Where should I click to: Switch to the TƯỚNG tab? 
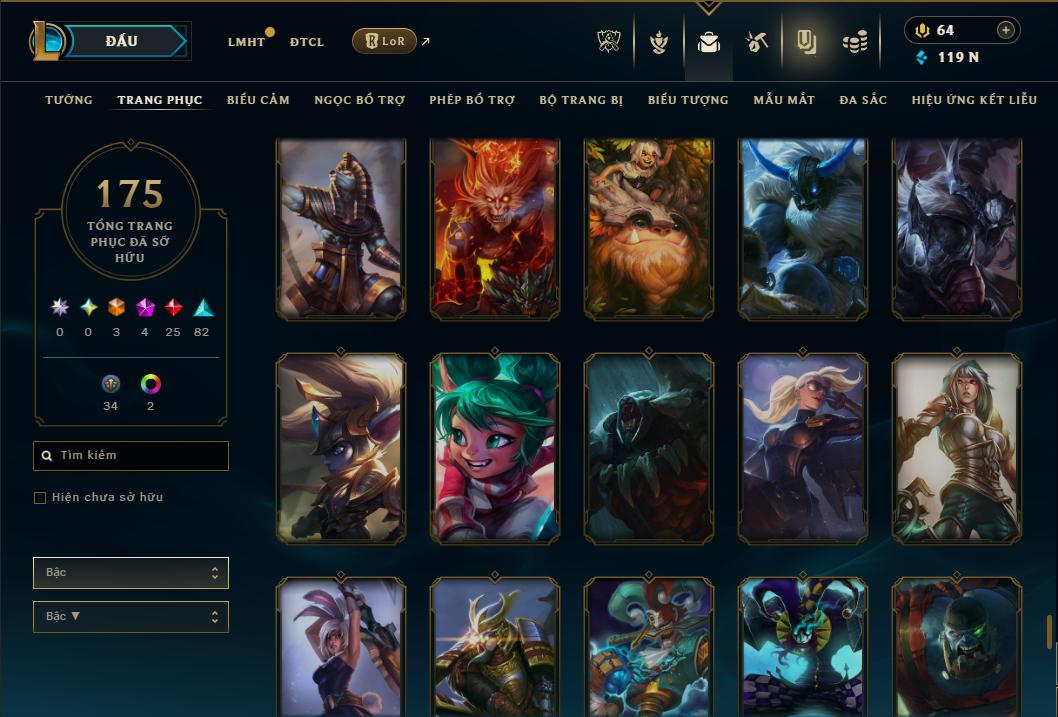coord(69,100)
